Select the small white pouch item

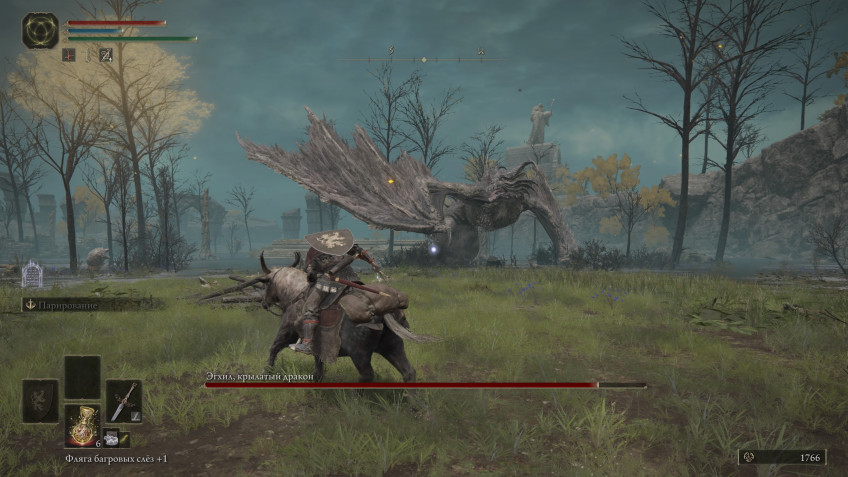[111, 437]
